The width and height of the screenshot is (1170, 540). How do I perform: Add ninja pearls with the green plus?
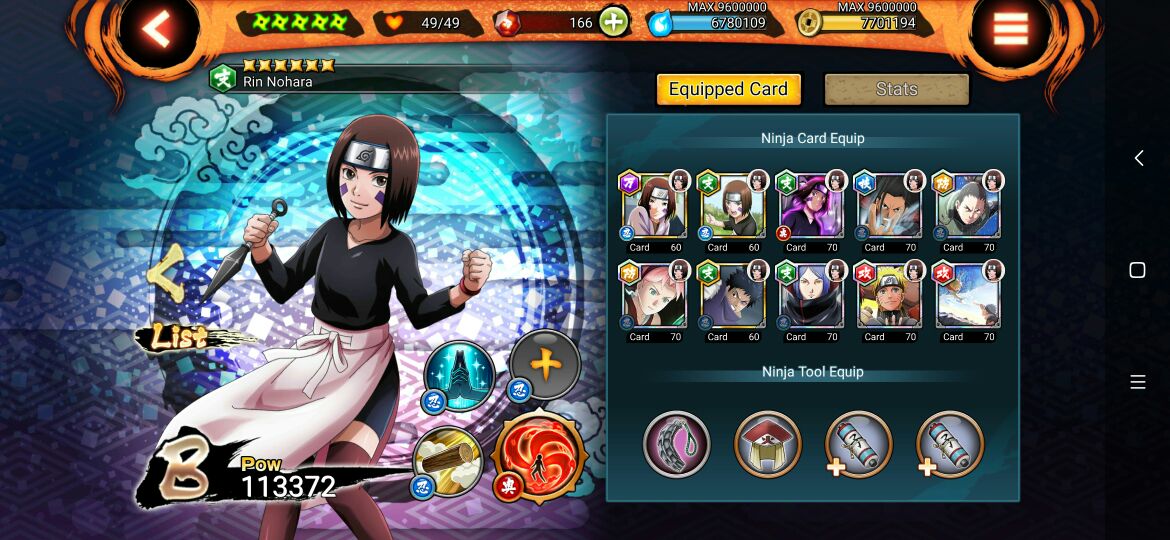pos(614,23)
